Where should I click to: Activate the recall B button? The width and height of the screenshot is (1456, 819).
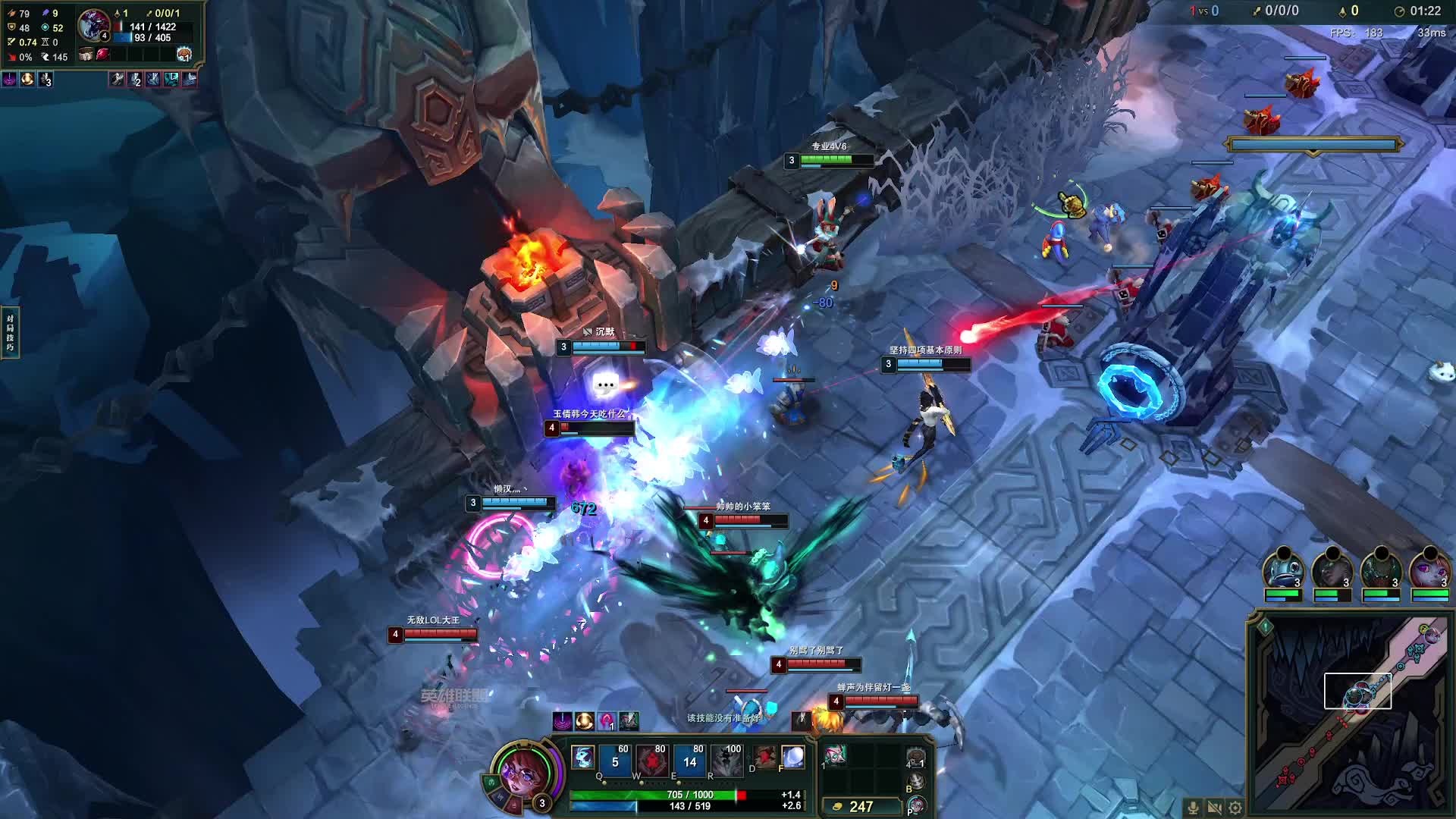[916, 781]
